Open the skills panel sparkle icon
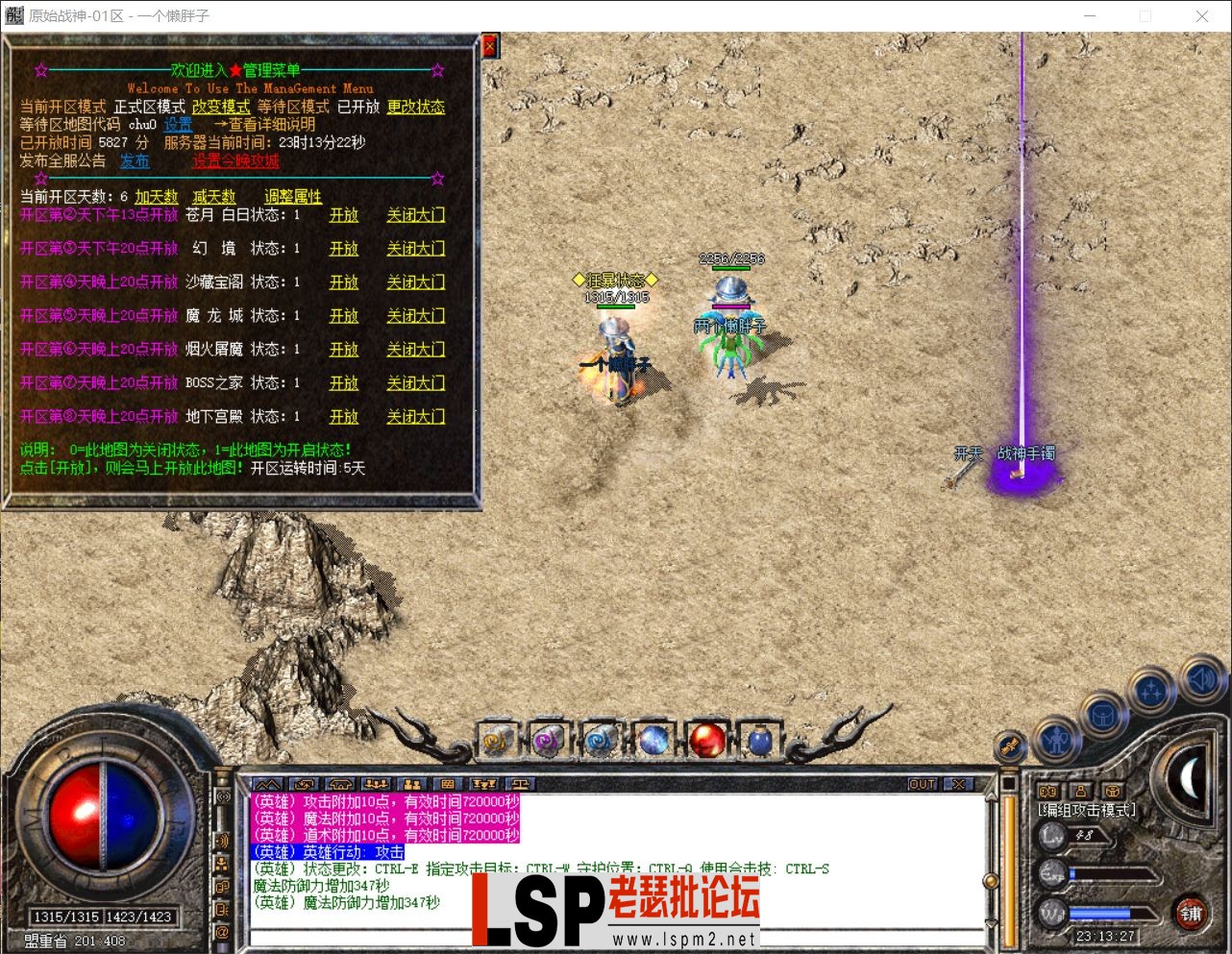 pyautogui.click(x=1152, y=689)
